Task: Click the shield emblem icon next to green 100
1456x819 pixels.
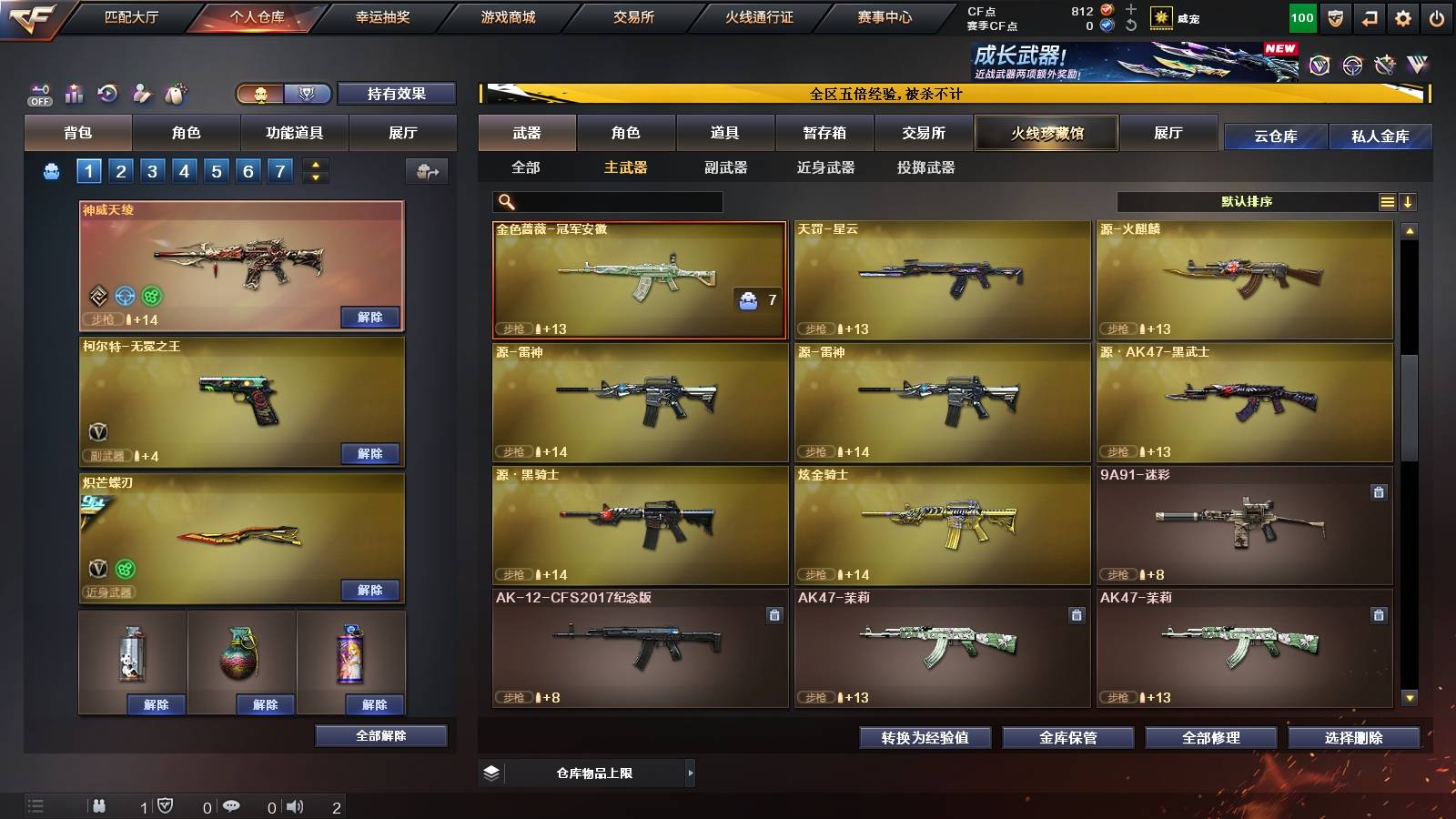Action: pyautogui.click(x=1334, y=17)
